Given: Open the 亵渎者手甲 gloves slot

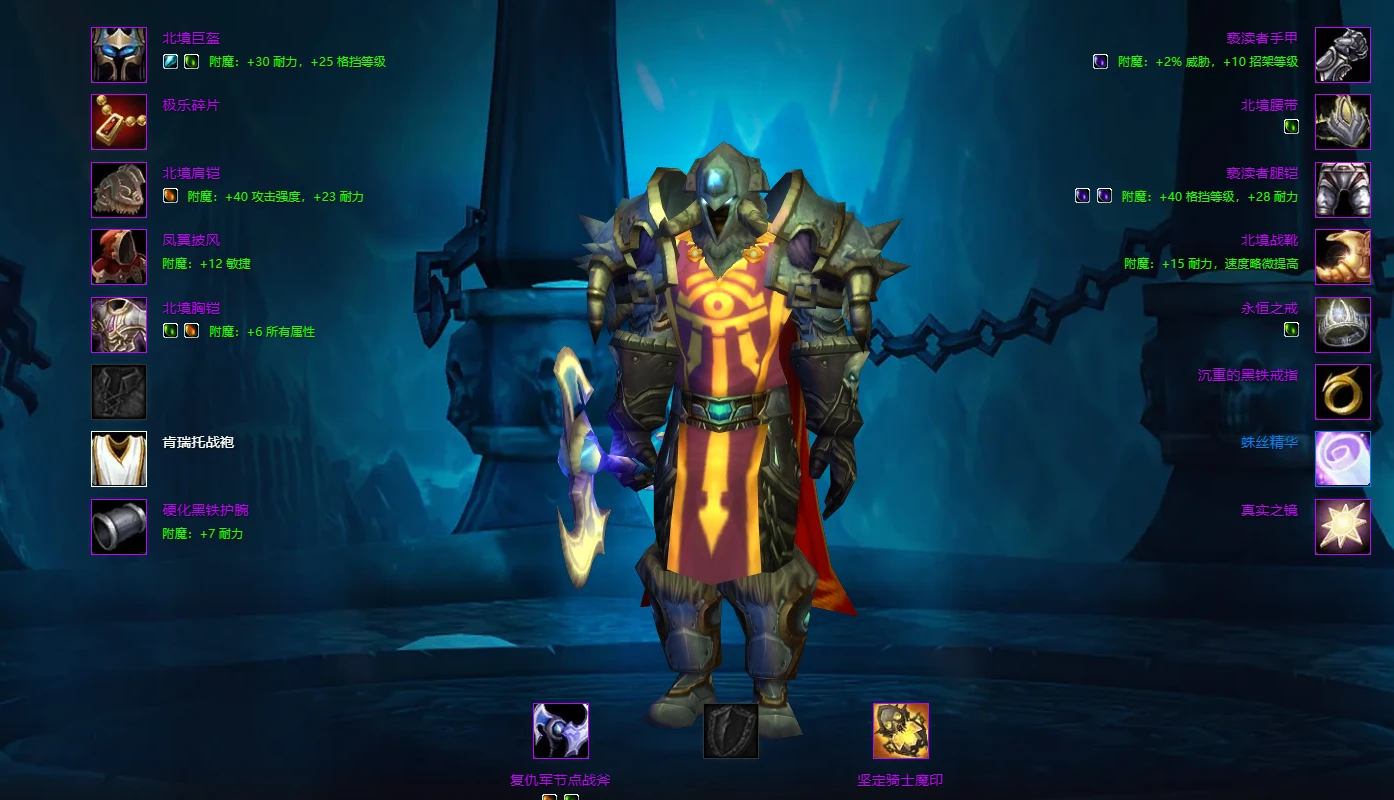Looking at the screenshot, I should point(1342,54).
